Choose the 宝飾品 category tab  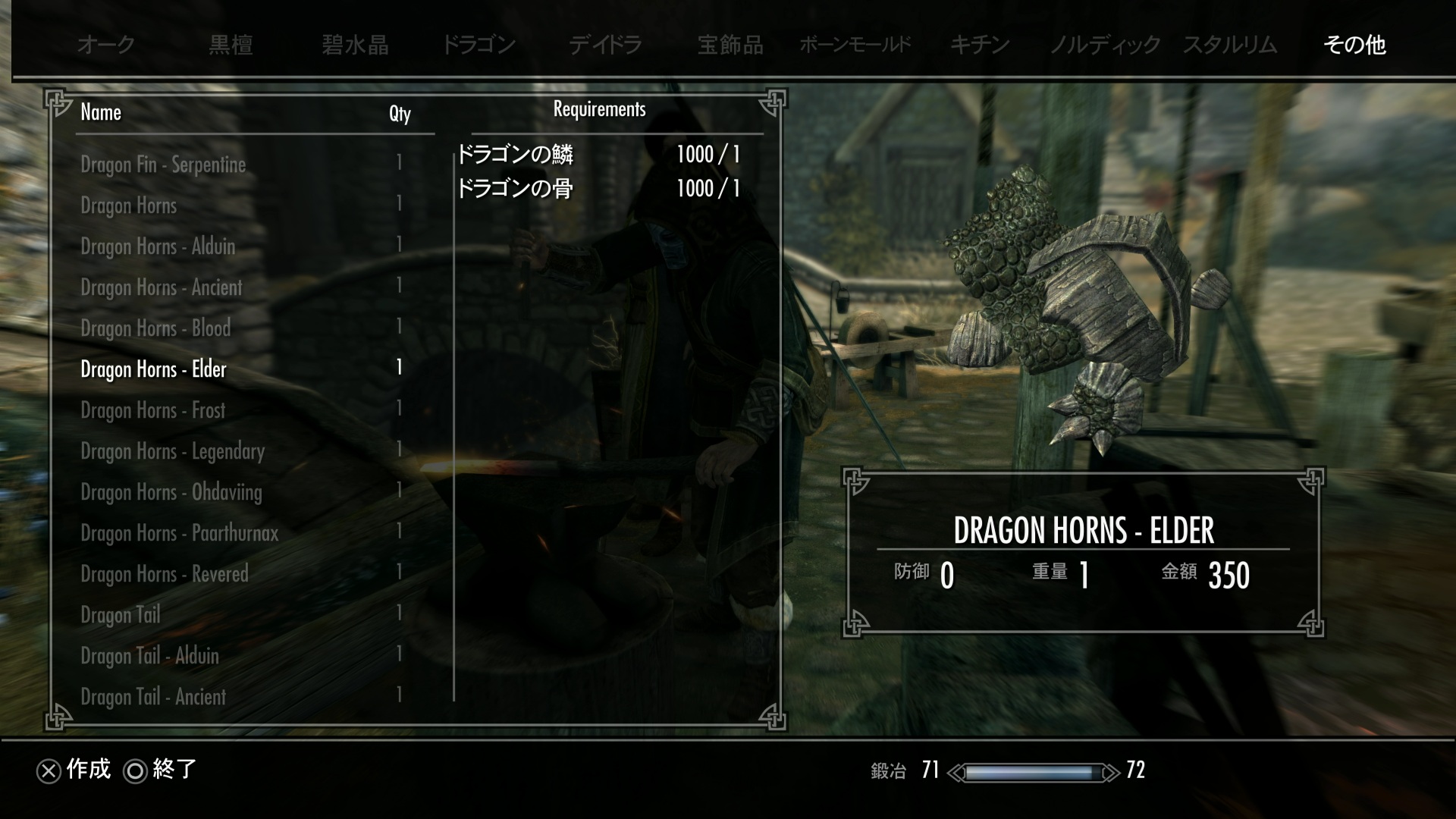(730, 45)
